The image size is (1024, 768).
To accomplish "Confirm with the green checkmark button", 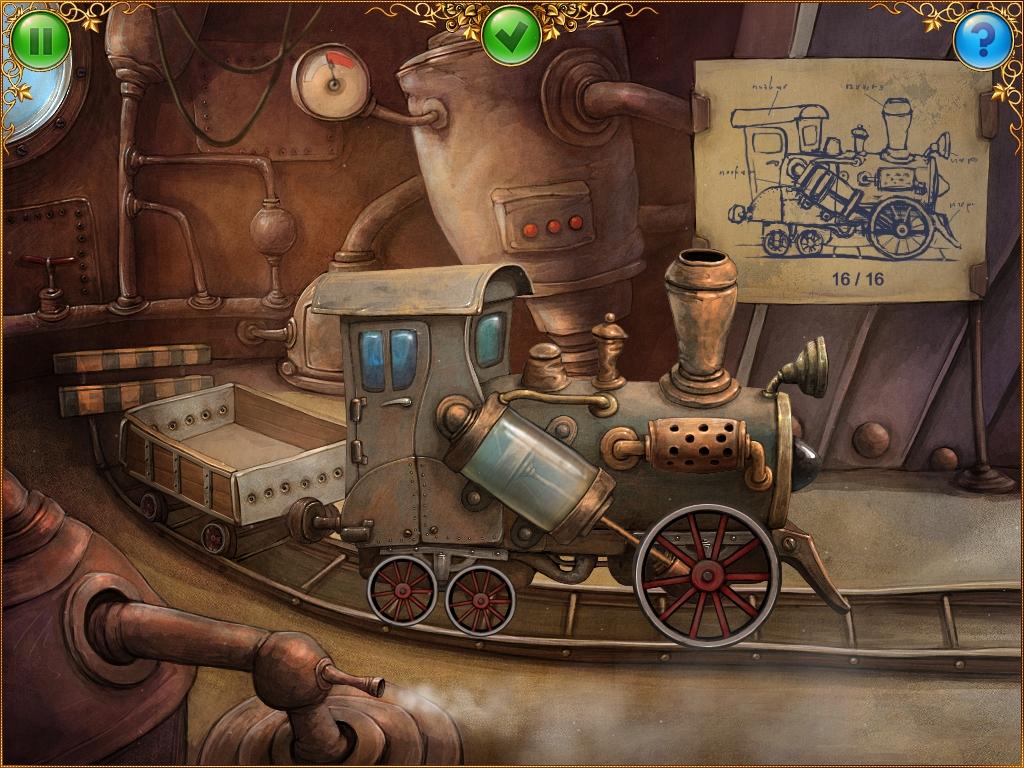I will 511,36.
